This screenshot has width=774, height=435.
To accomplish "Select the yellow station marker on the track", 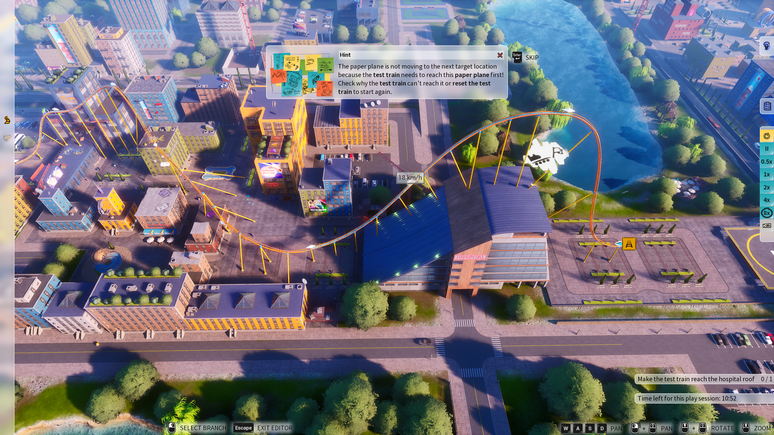I will [x=629, y=244].
